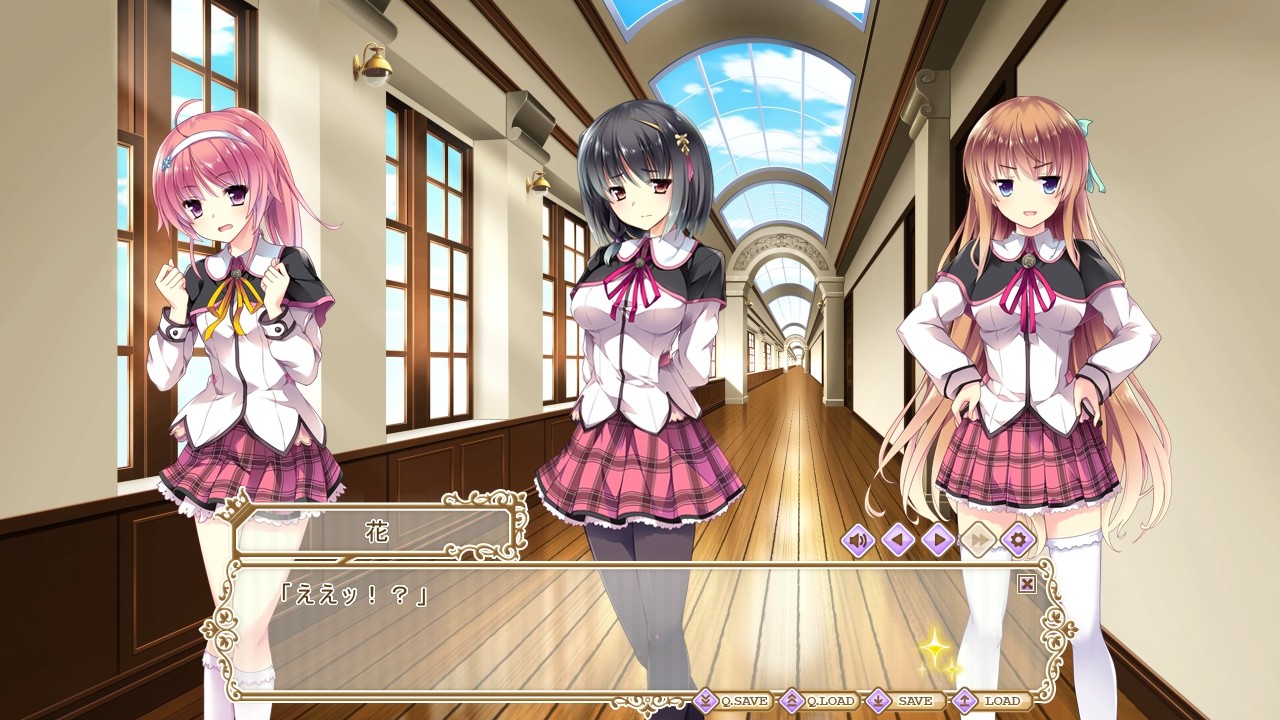1280x720 pixels.
Task: Hide the dialogue box with the X
Action: [x=1026, y=584]
